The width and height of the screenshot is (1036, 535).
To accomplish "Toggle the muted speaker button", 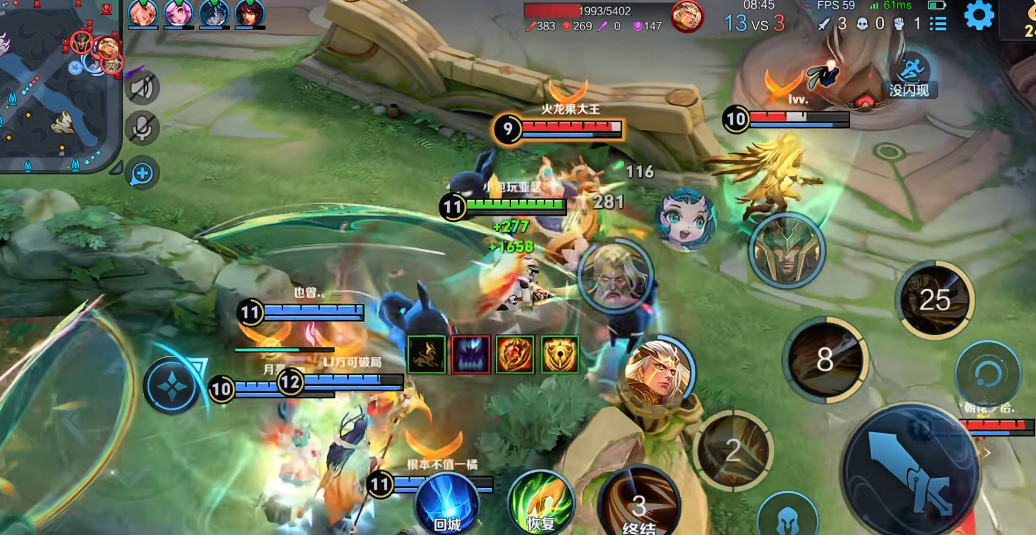I will (x=143, y=88).
